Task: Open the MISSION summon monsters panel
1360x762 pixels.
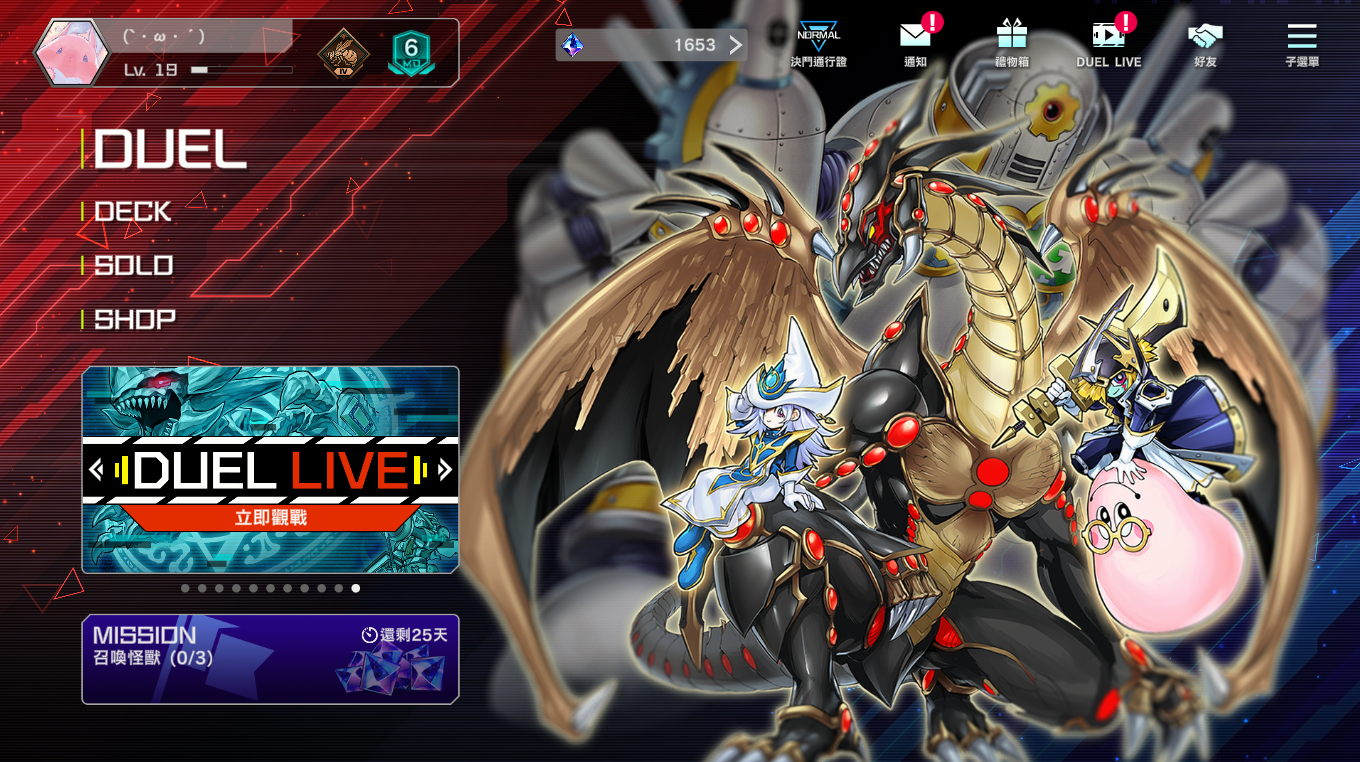Action: (x=270, y=659)
